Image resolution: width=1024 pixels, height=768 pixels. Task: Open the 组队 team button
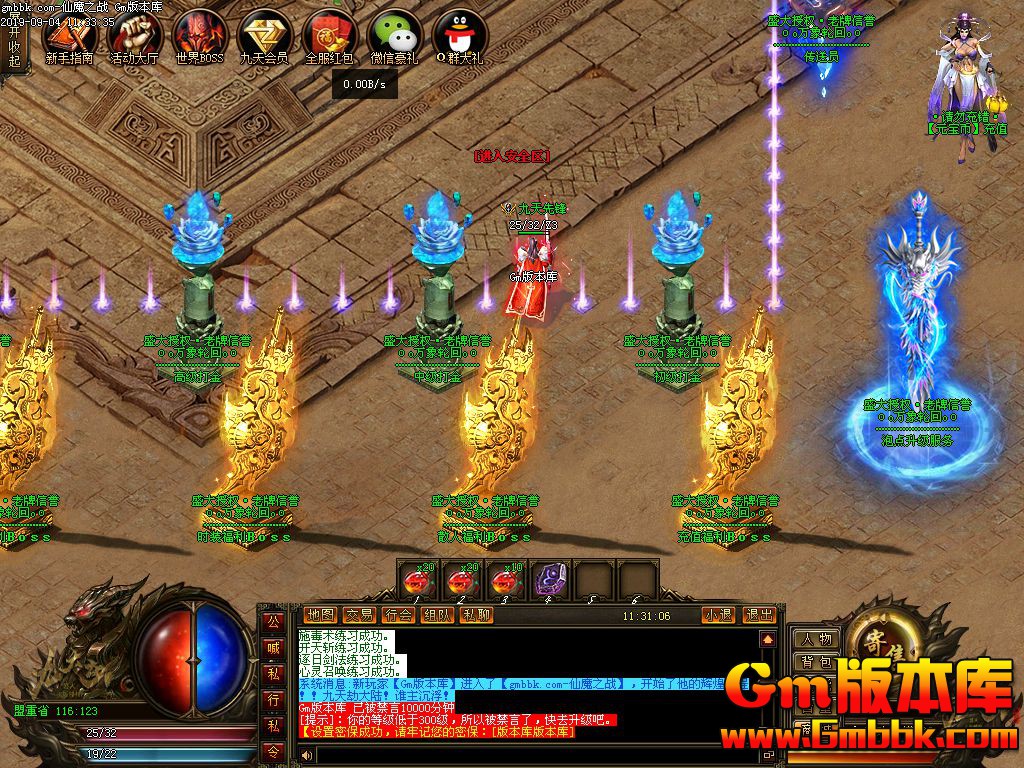pyautogui.click(x=437, y=615)
